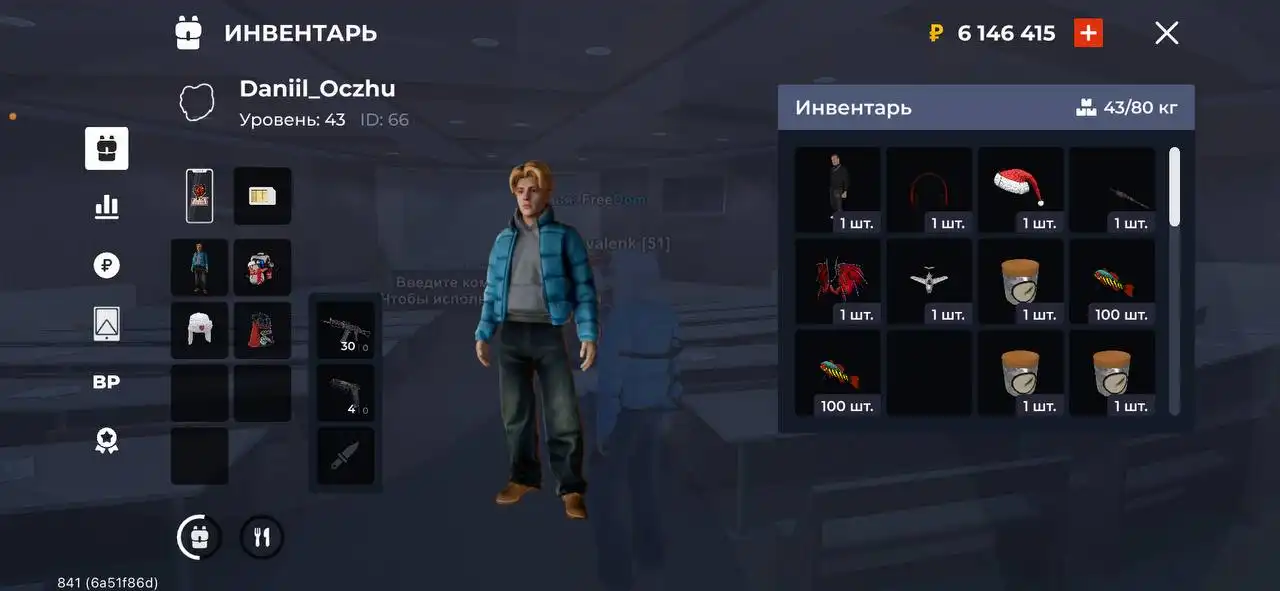
Task: Tap the fork and knife button
Action: pos(262,538)
